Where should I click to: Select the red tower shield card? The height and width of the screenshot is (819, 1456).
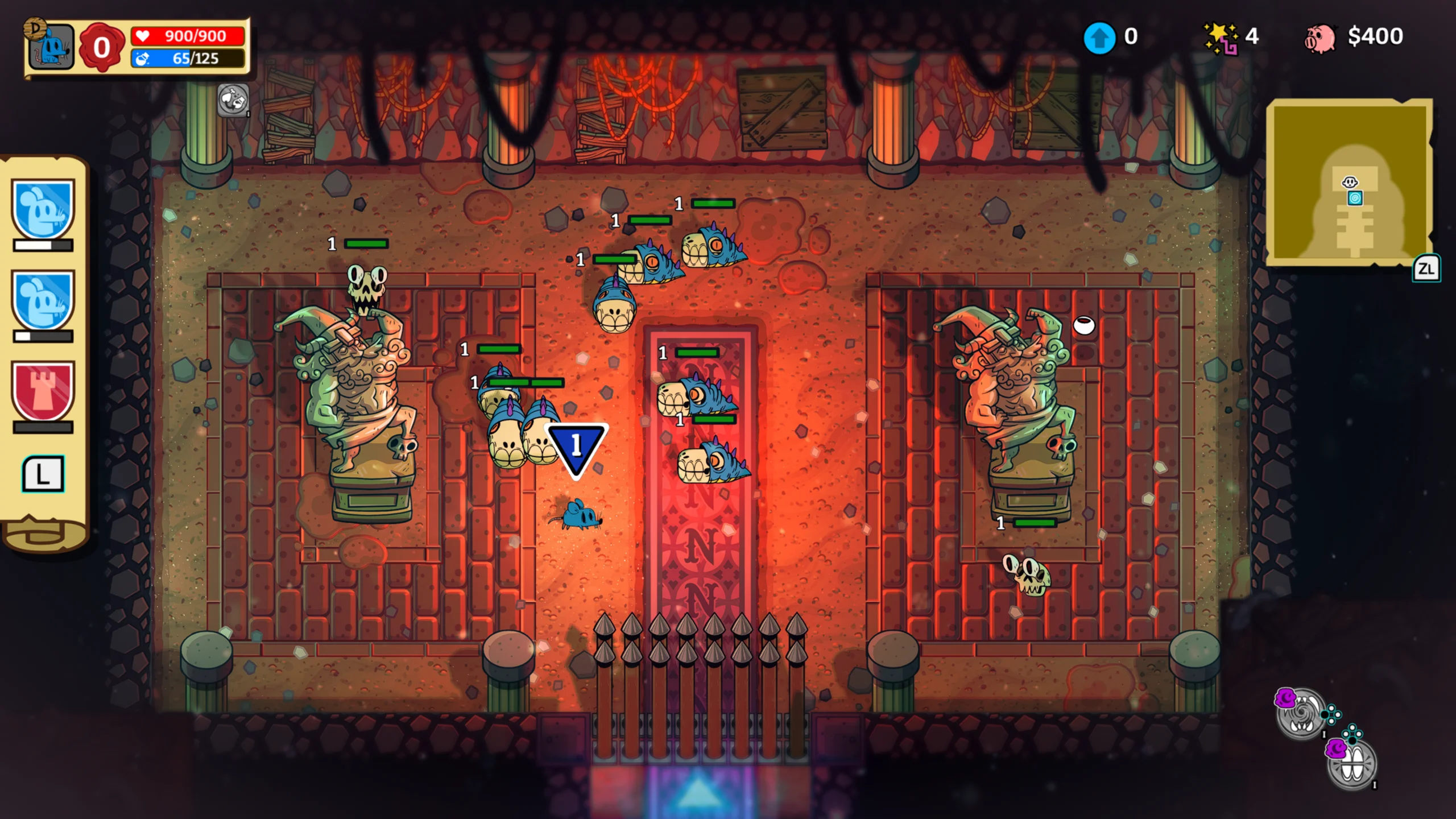[43, 392]
